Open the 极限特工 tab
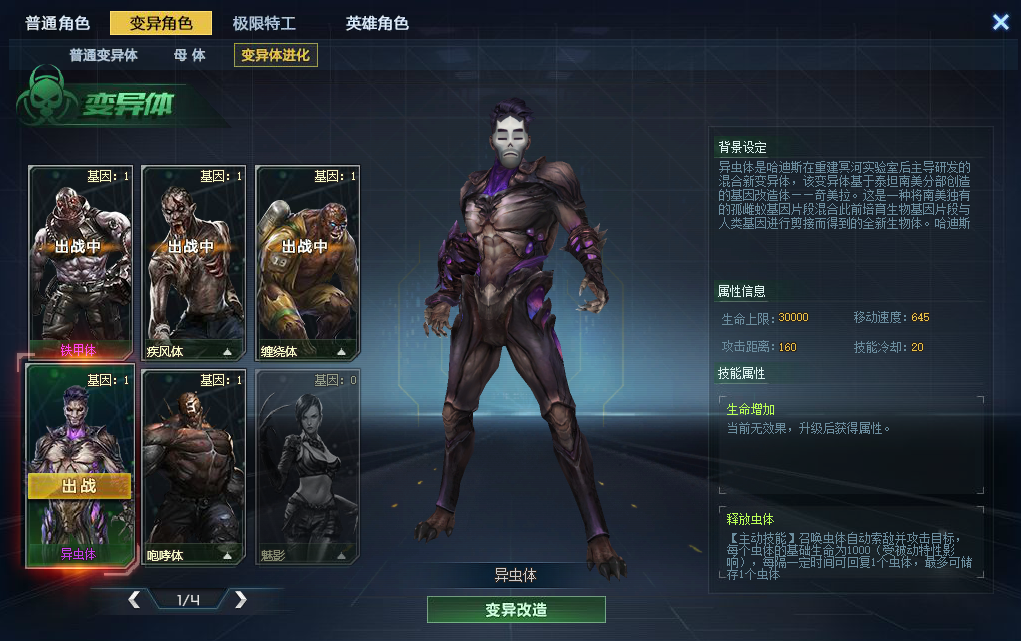The height and width of the screenshot is (641, 1021). coord(264,23)
